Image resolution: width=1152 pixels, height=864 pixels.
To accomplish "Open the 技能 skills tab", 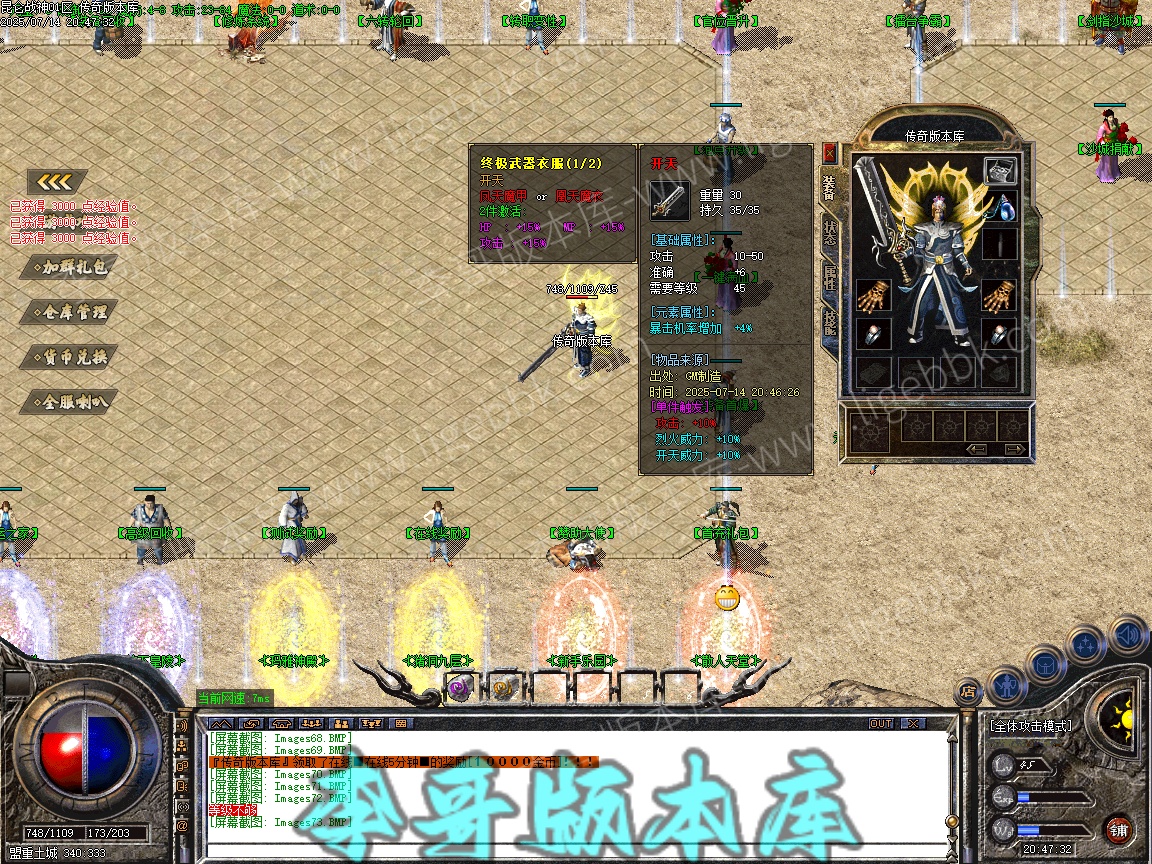I will tap(829, 322).
